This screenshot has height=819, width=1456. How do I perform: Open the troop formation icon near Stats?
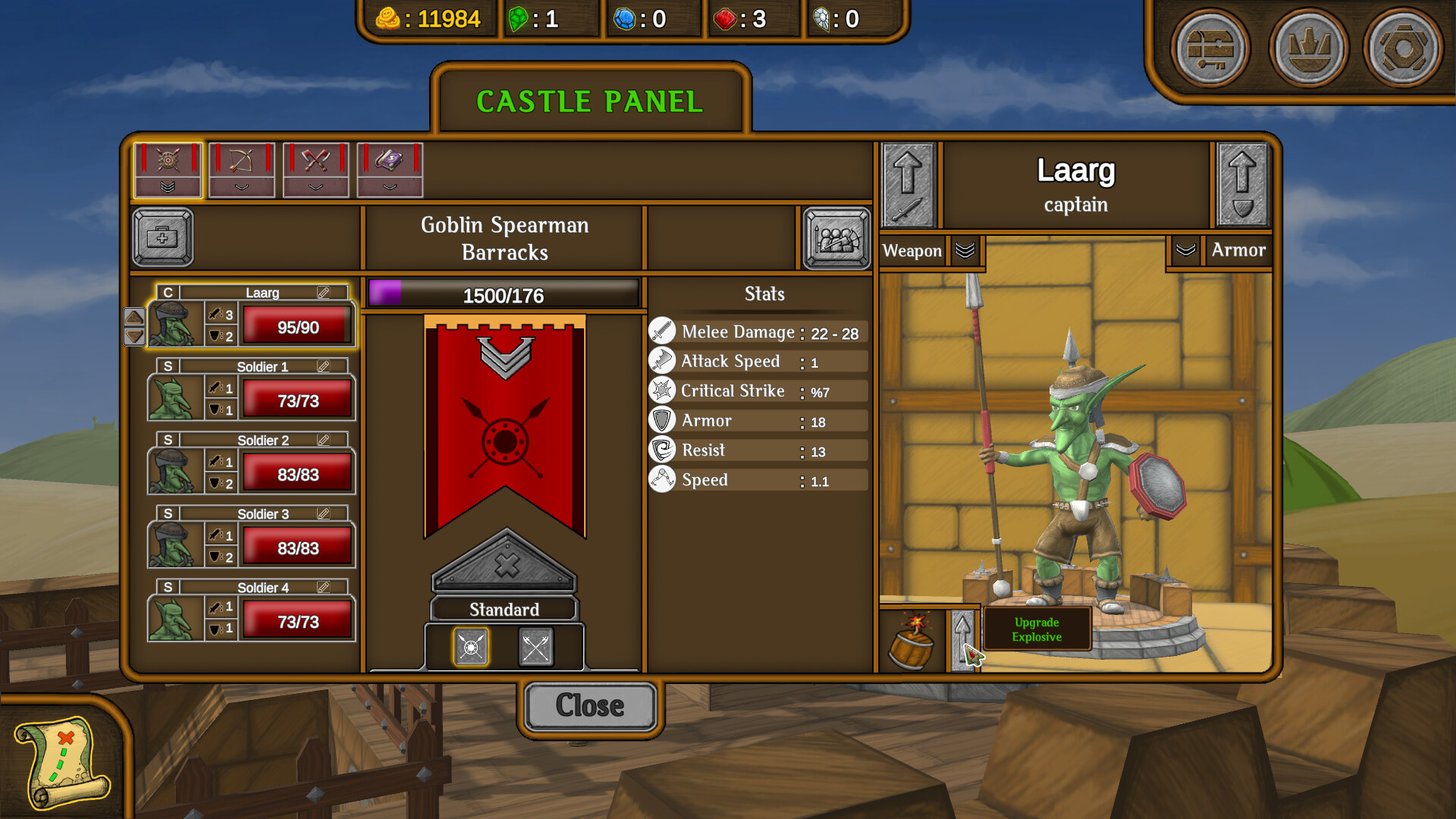tap(836, 237)
